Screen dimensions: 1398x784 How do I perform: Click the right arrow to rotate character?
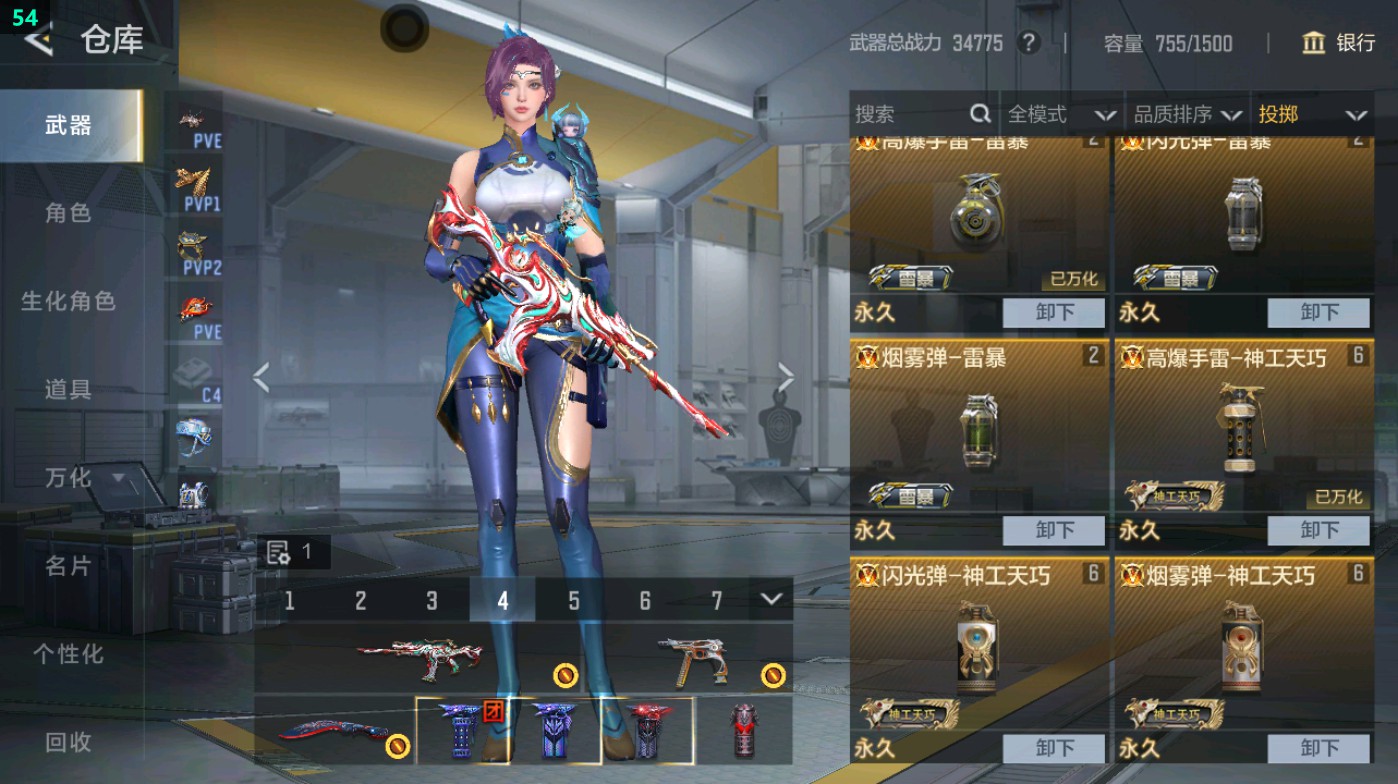pos(785,375)
